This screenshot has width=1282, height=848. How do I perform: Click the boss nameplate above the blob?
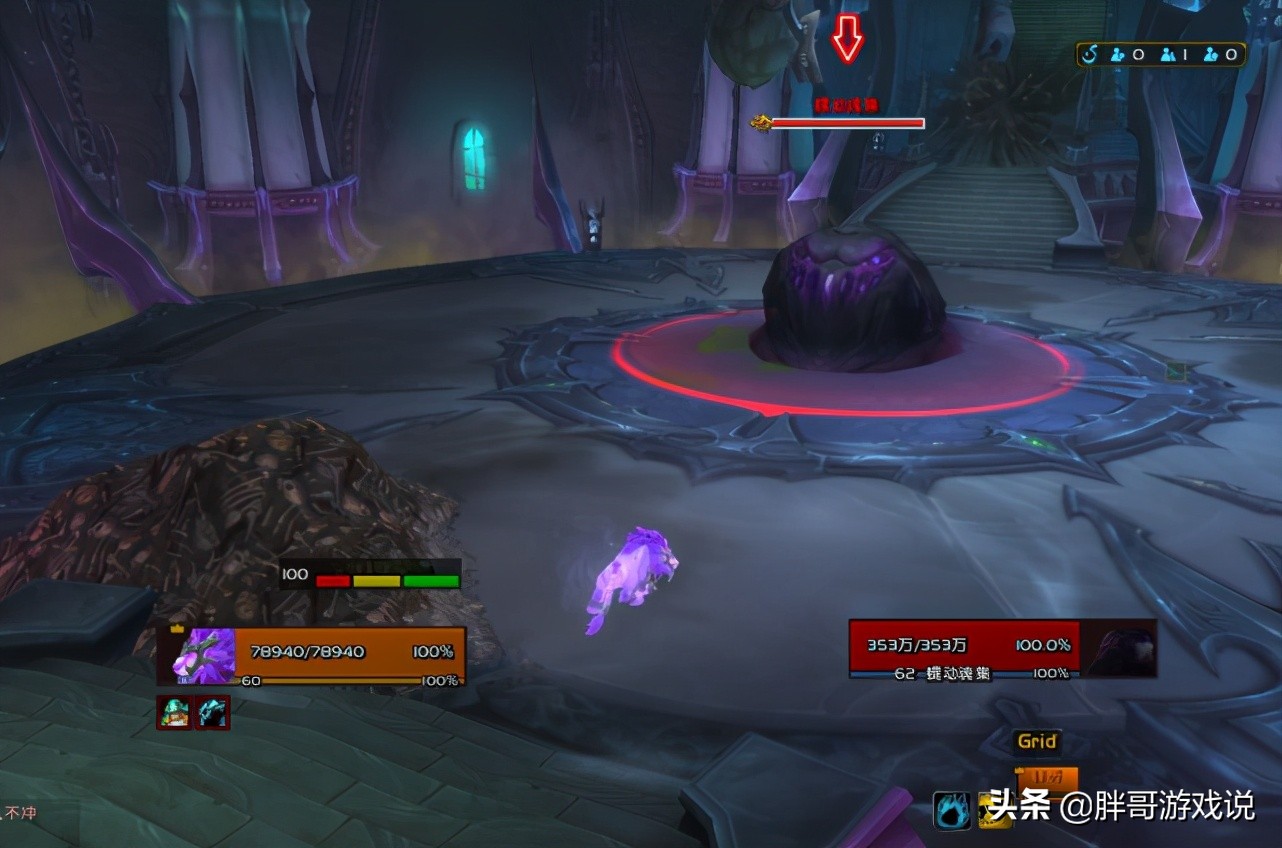pos(846,122)
